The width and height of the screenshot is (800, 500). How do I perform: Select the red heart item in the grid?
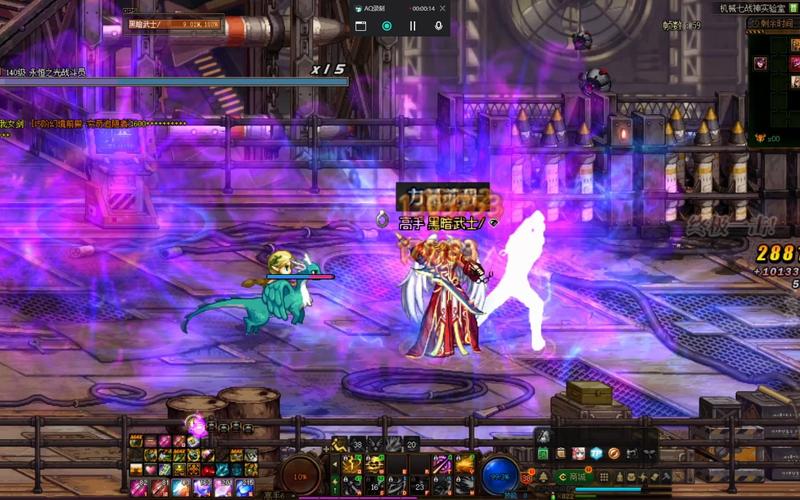[x=150, y=469]
